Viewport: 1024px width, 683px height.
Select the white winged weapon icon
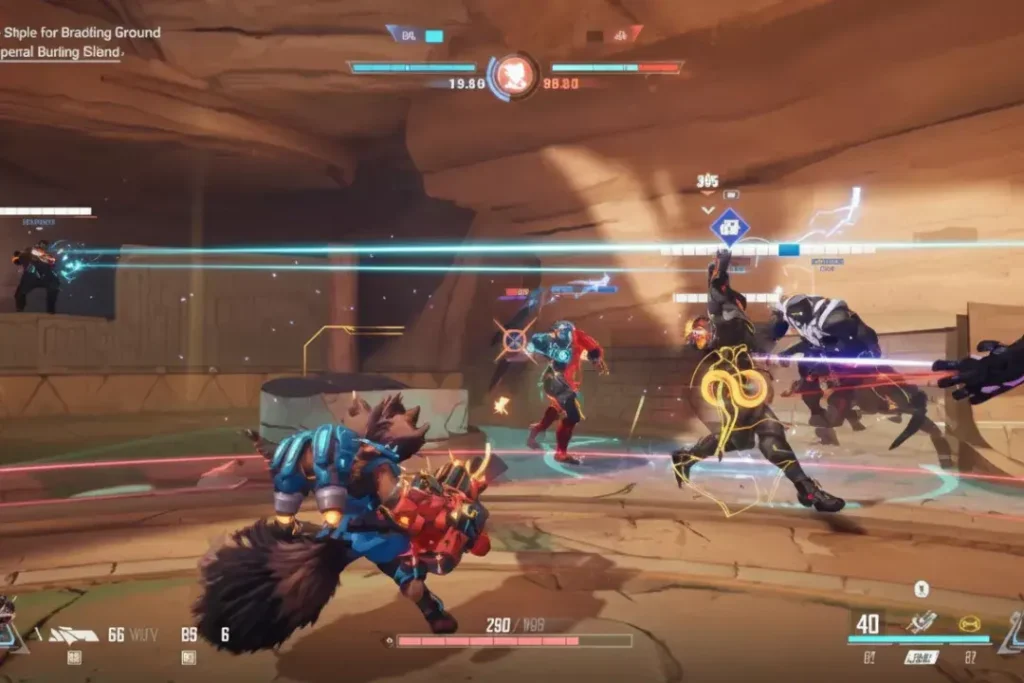(74, 634)
